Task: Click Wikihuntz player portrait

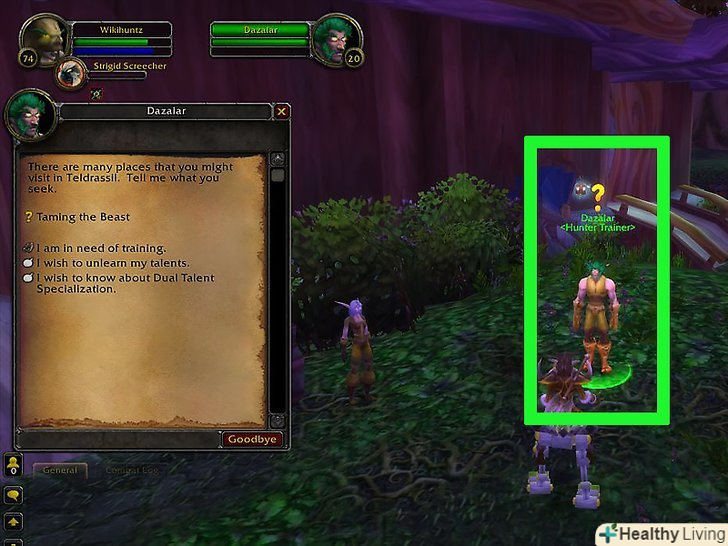Action: pyautogui.click(x=36, y=42)
